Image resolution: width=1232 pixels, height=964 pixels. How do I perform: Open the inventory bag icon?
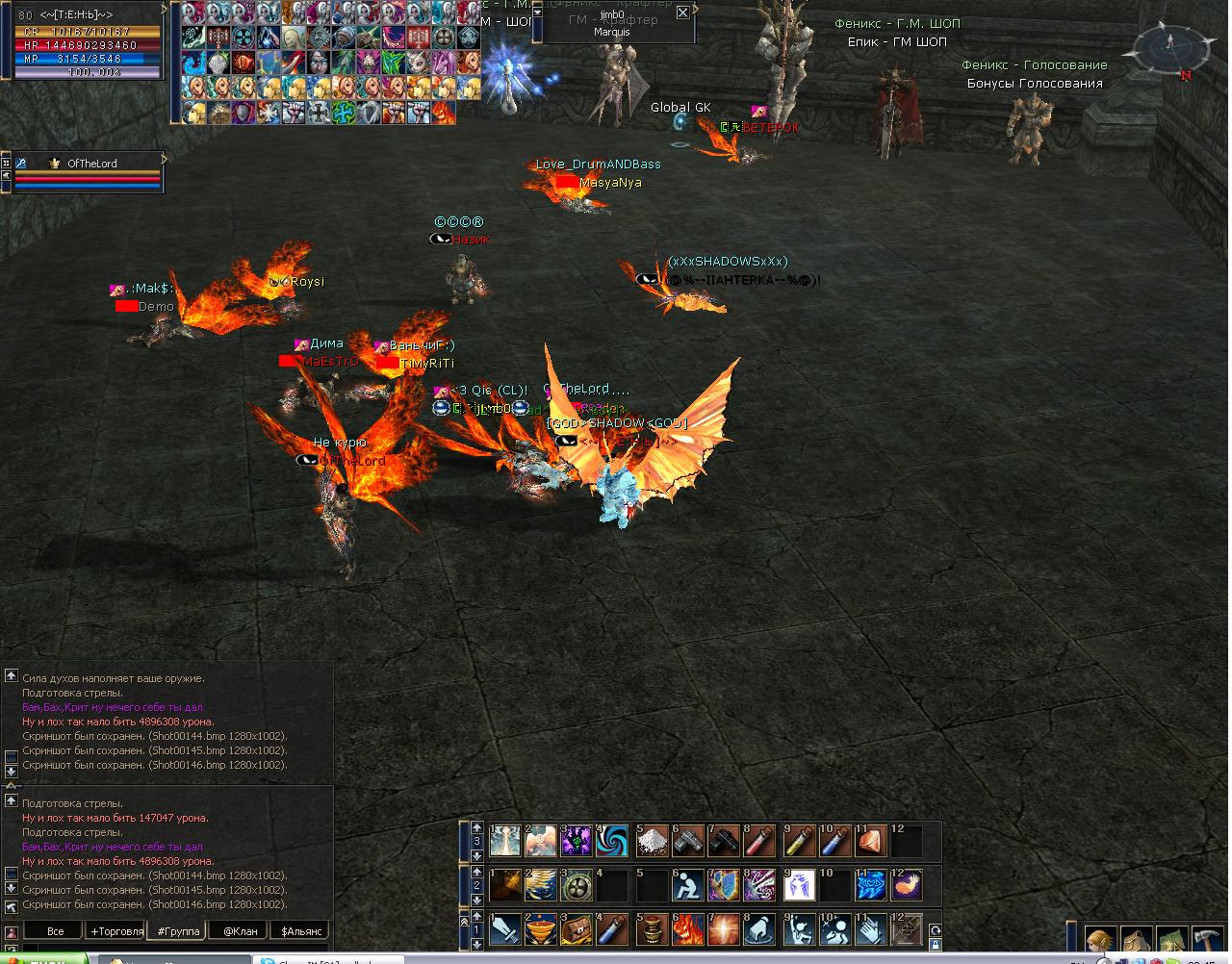point(1137,941)
